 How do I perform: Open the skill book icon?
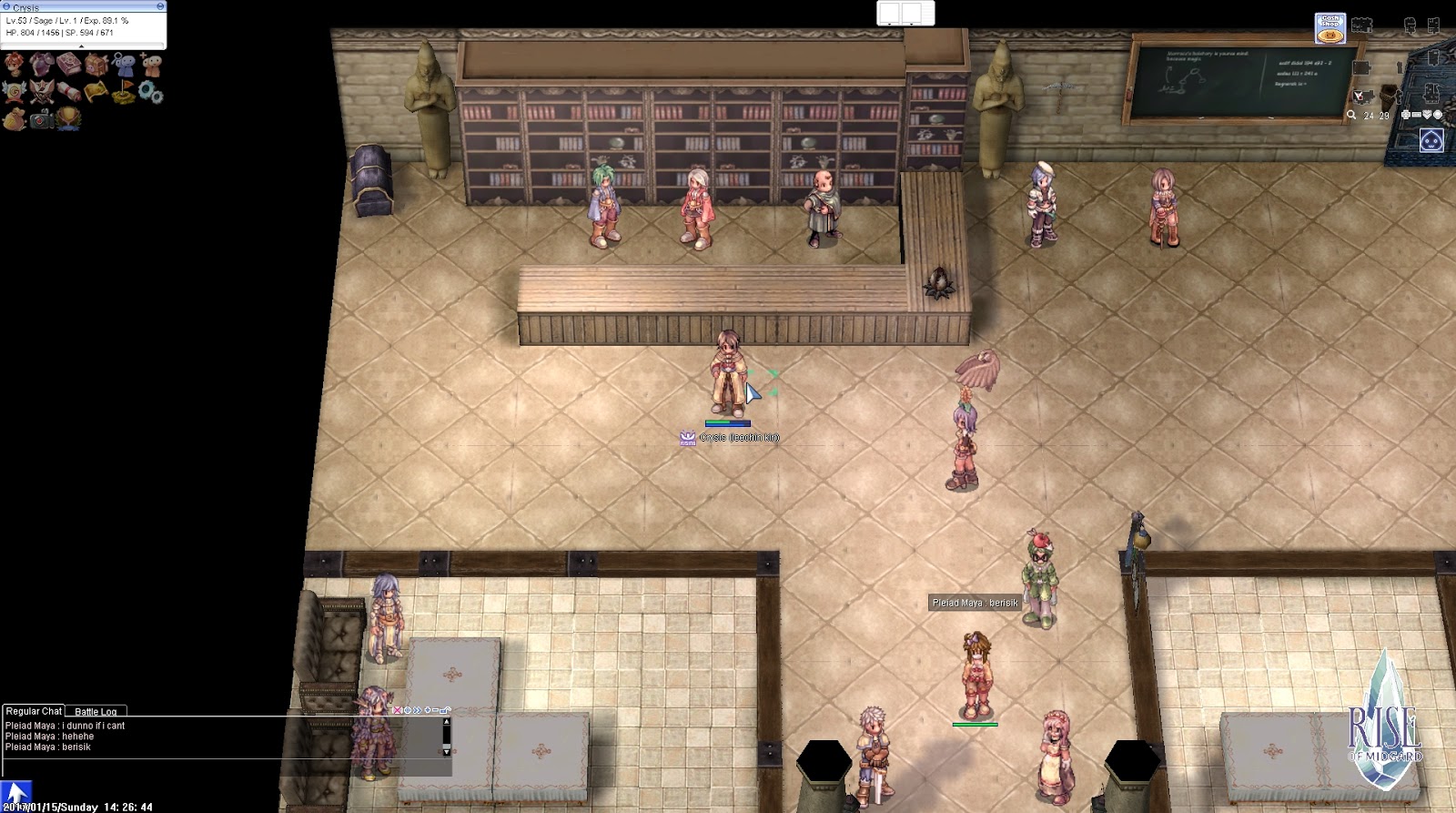[x=66, y=63]
